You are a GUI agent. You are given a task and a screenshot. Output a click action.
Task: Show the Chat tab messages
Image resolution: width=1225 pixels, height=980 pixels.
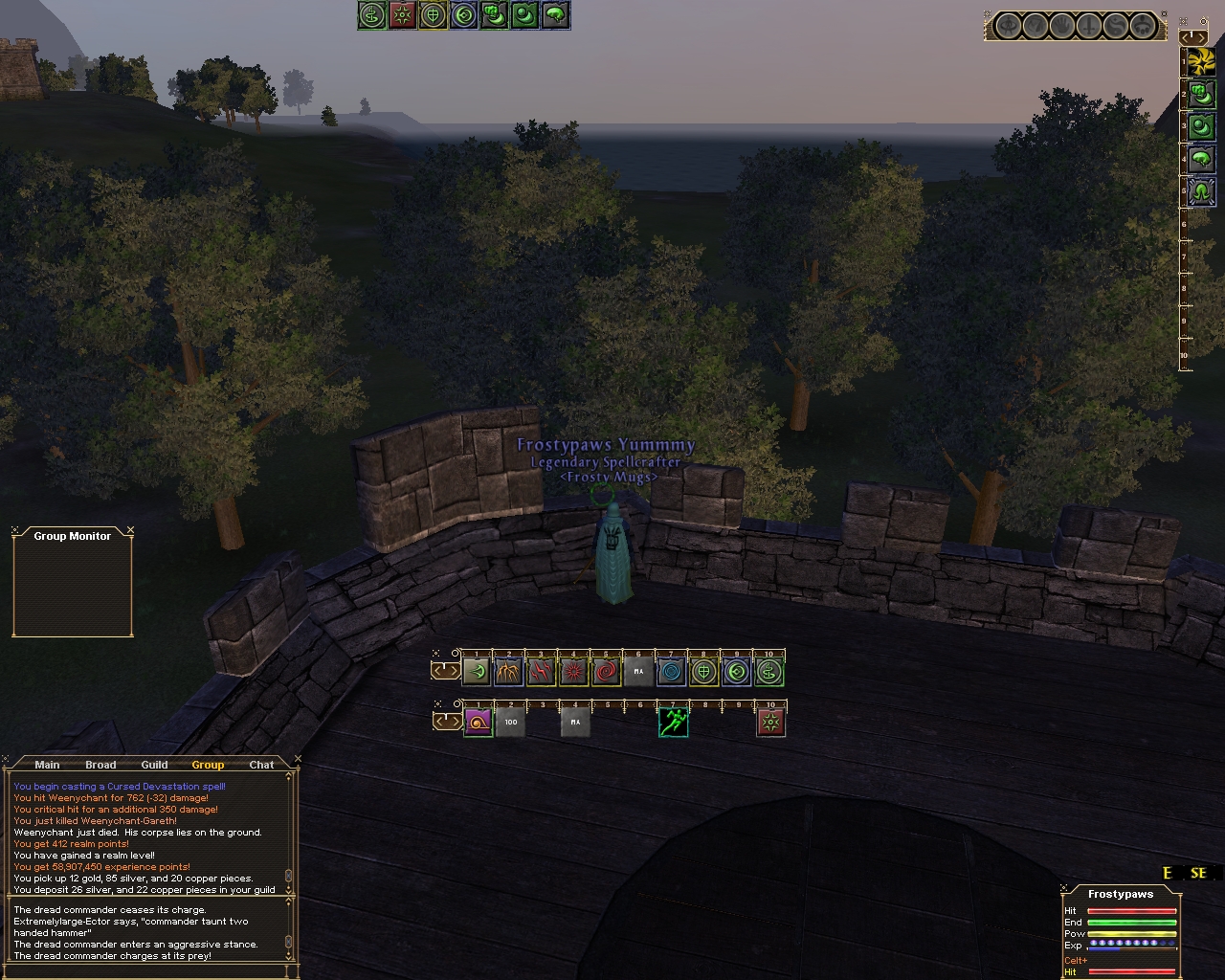coord(261,765)
